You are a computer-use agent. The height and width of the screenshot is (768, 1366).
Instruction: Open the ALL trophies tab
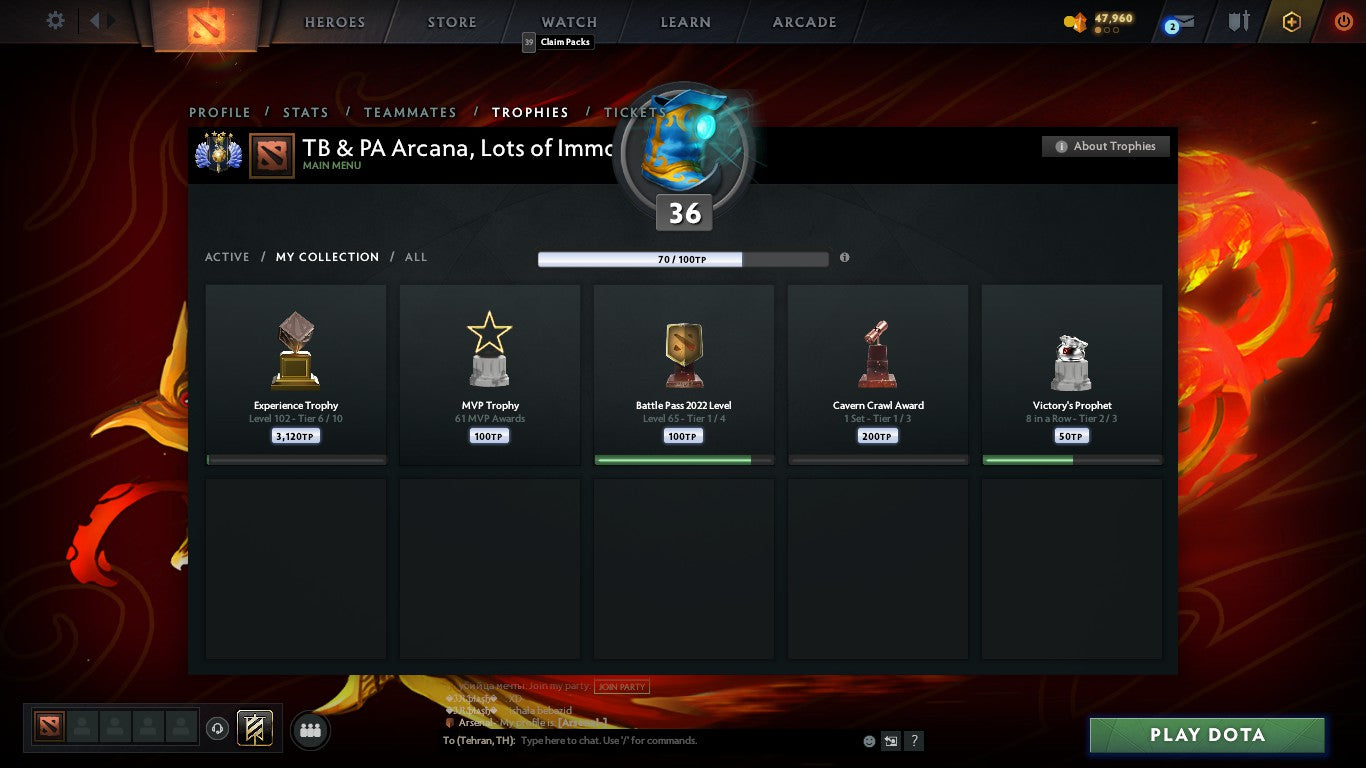(415, 257)
